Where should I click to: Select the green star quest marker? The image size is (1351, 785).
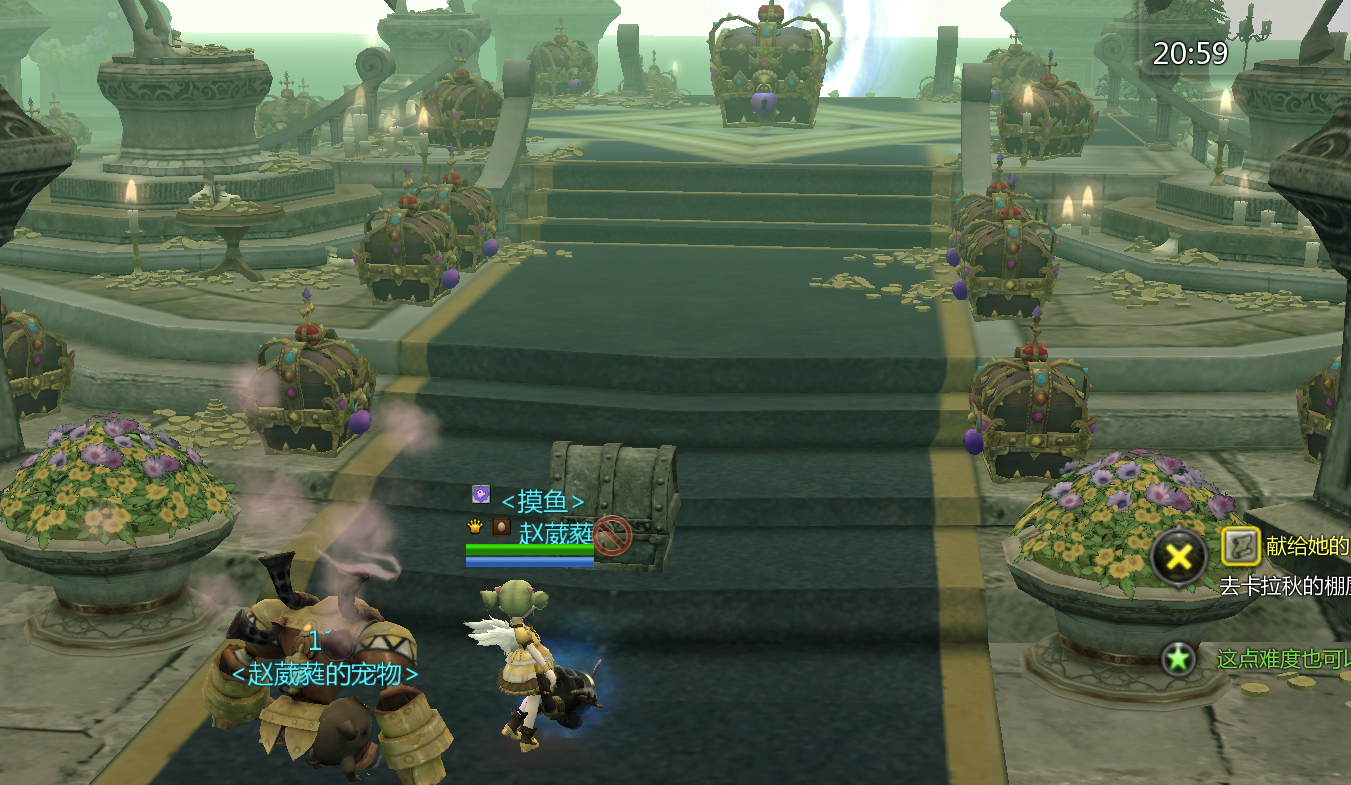pyautogui.click(x=1179, y=659)
